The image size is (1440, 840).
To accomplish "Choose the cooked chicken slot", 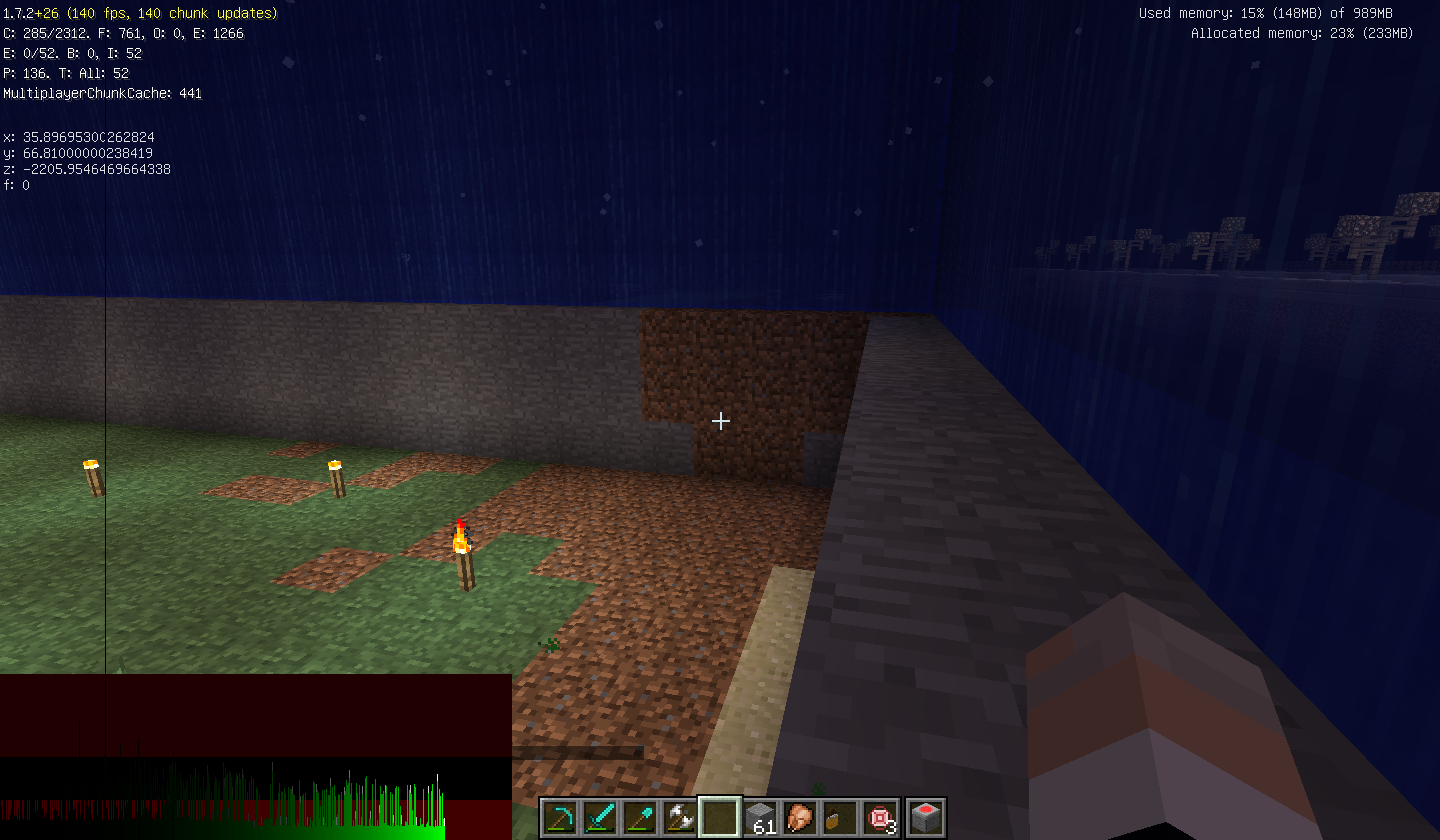I will (x=801, y=817).
